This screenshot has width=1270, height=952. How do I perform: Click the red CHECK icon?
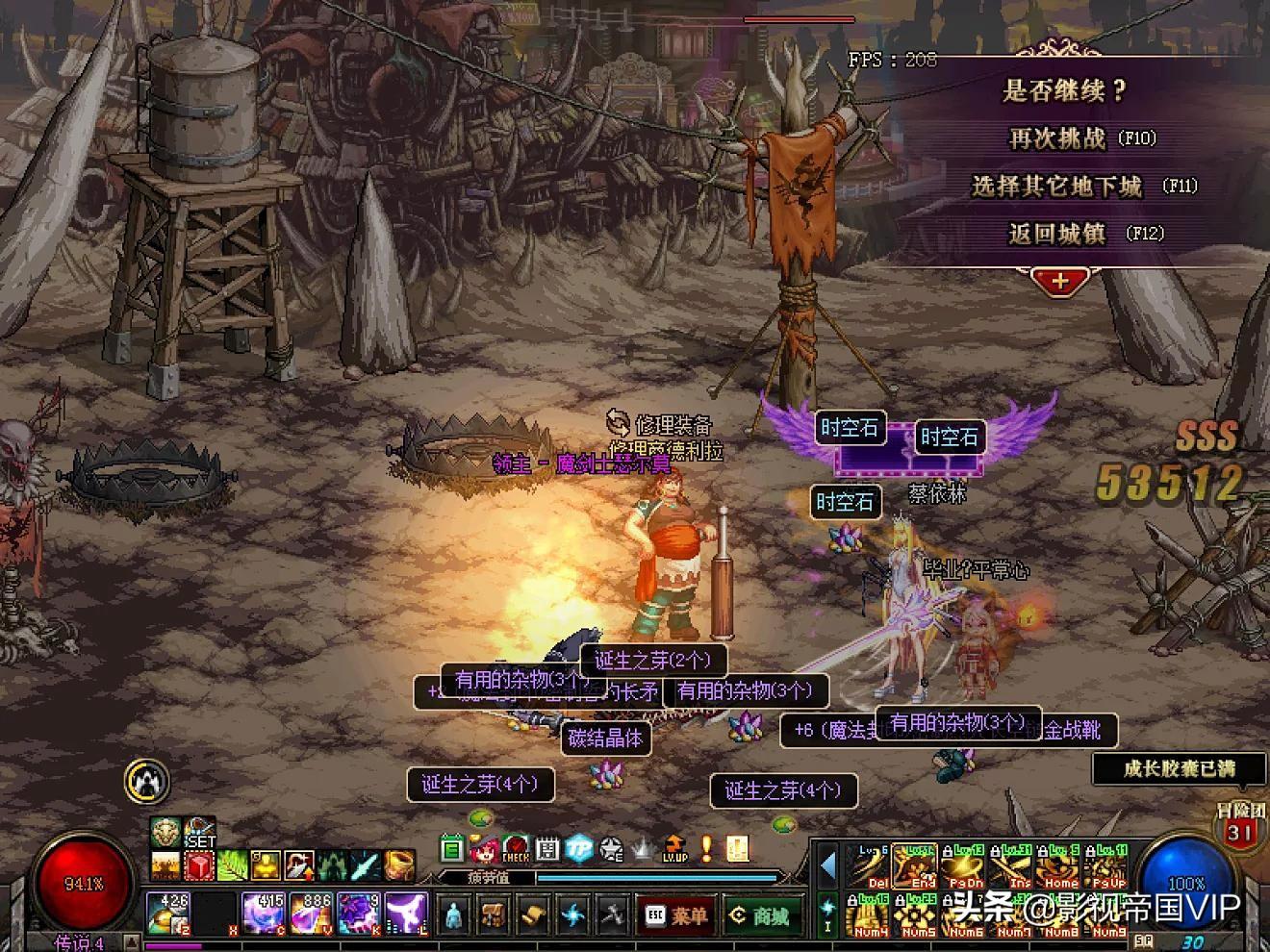pyautogui.click(x=516, y=848)
